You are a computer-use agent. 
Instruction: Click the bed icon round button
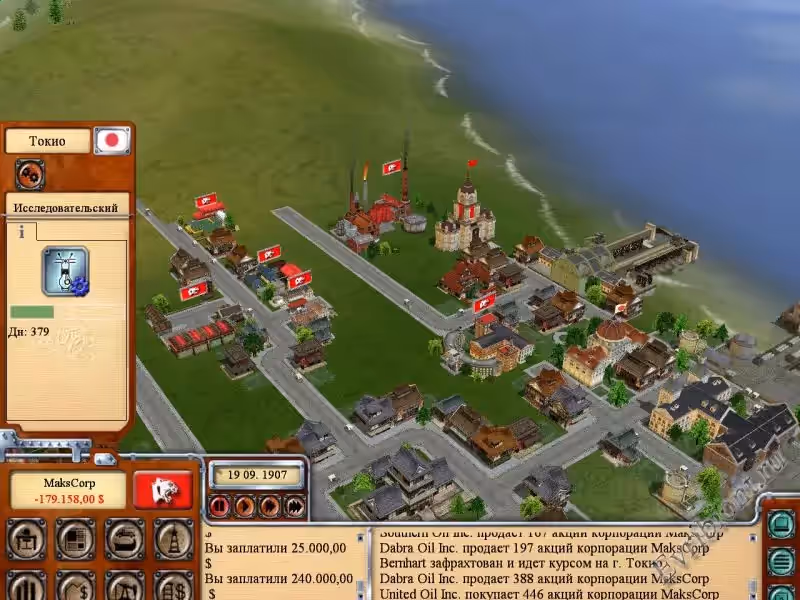[124, 540]
